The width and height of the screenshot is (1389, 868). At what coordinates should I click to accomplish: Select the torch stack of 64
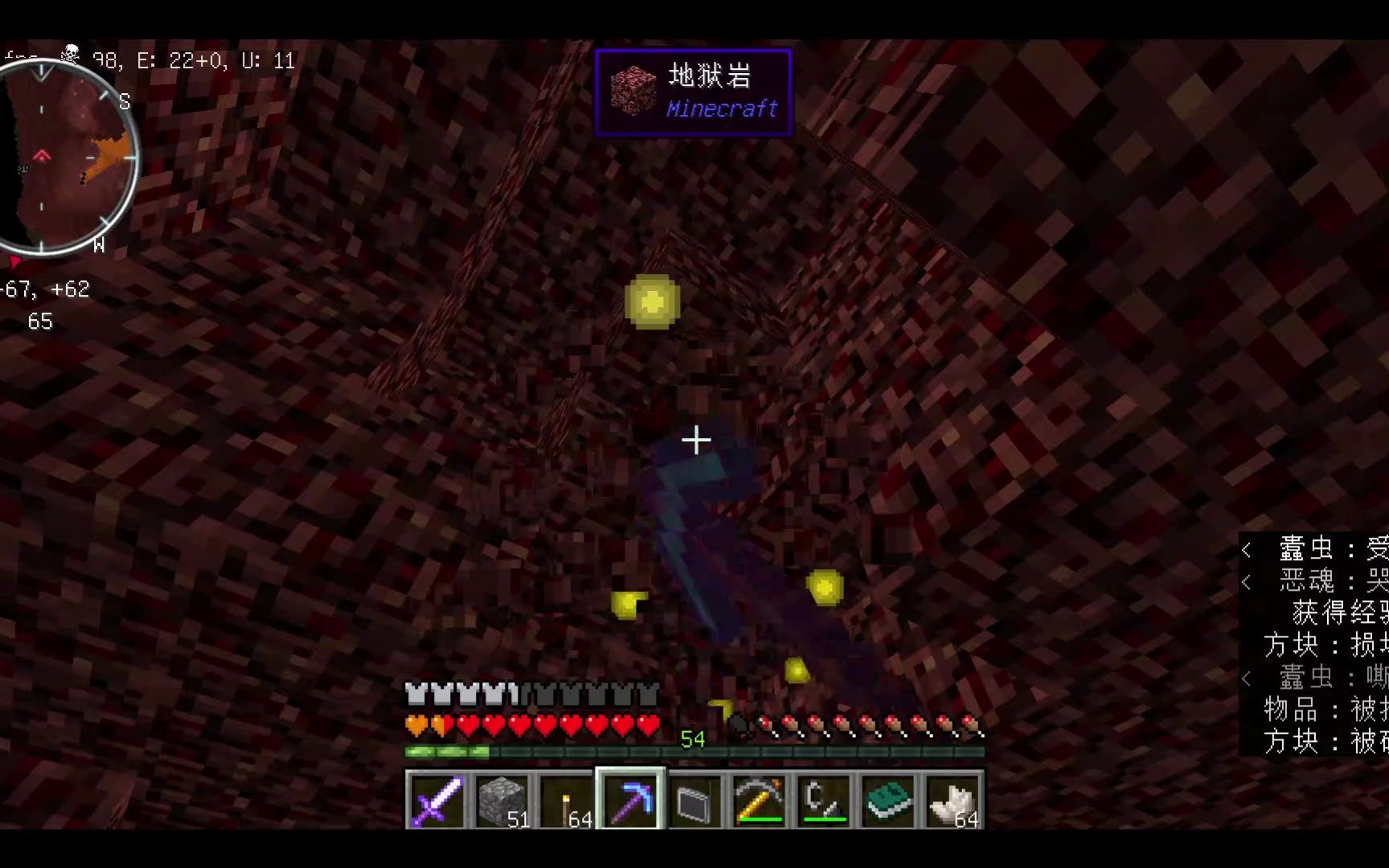567,800
